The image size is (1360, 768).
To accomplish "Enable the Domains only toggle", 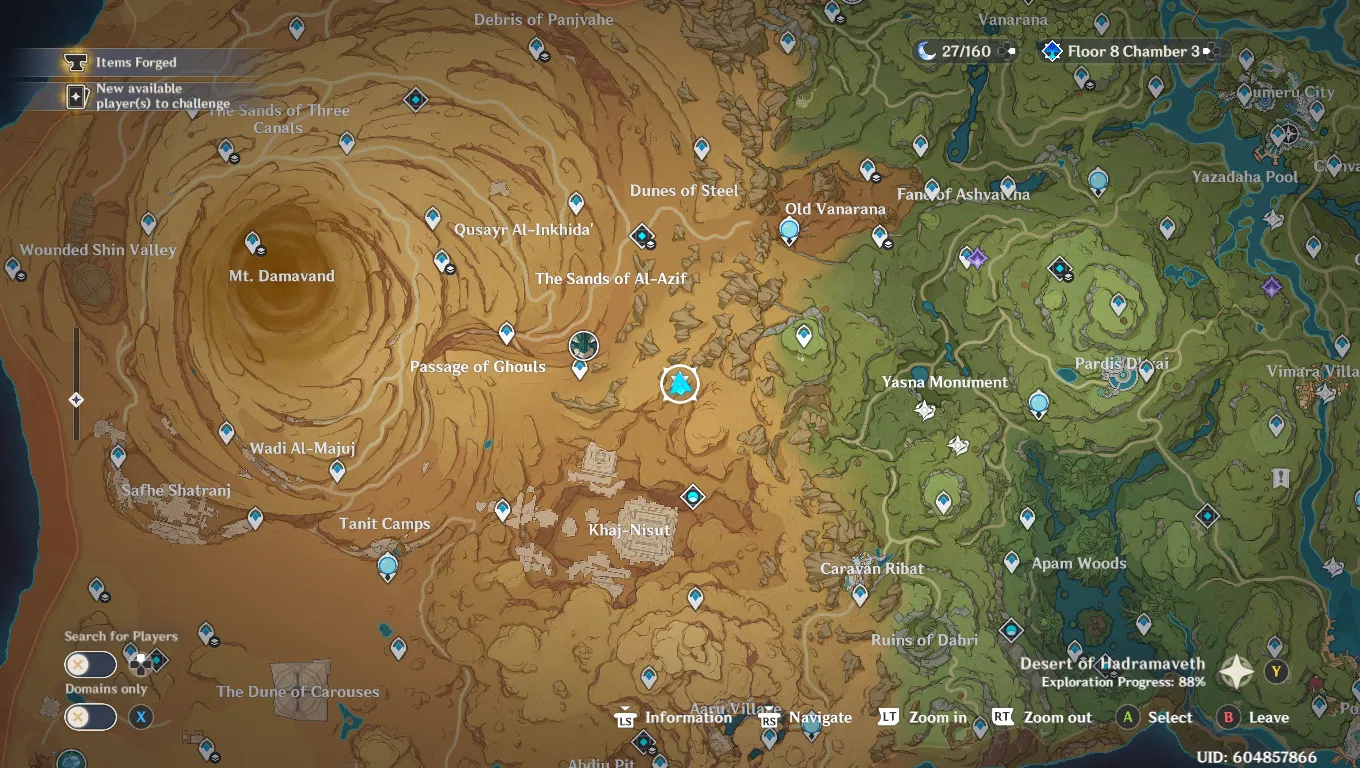I will tap(90, 717).
